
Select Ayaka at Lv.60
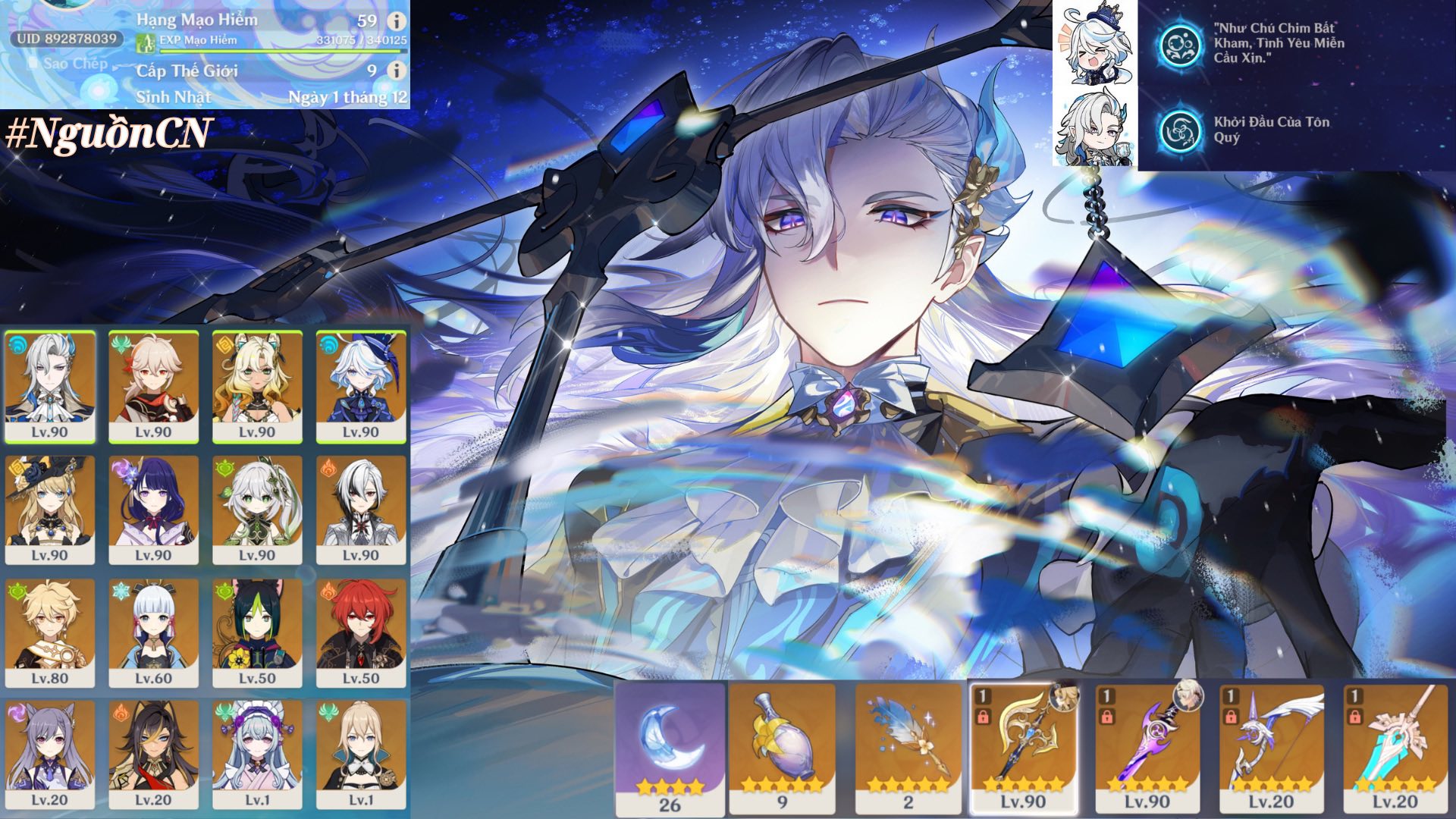[x=153, y=632]
